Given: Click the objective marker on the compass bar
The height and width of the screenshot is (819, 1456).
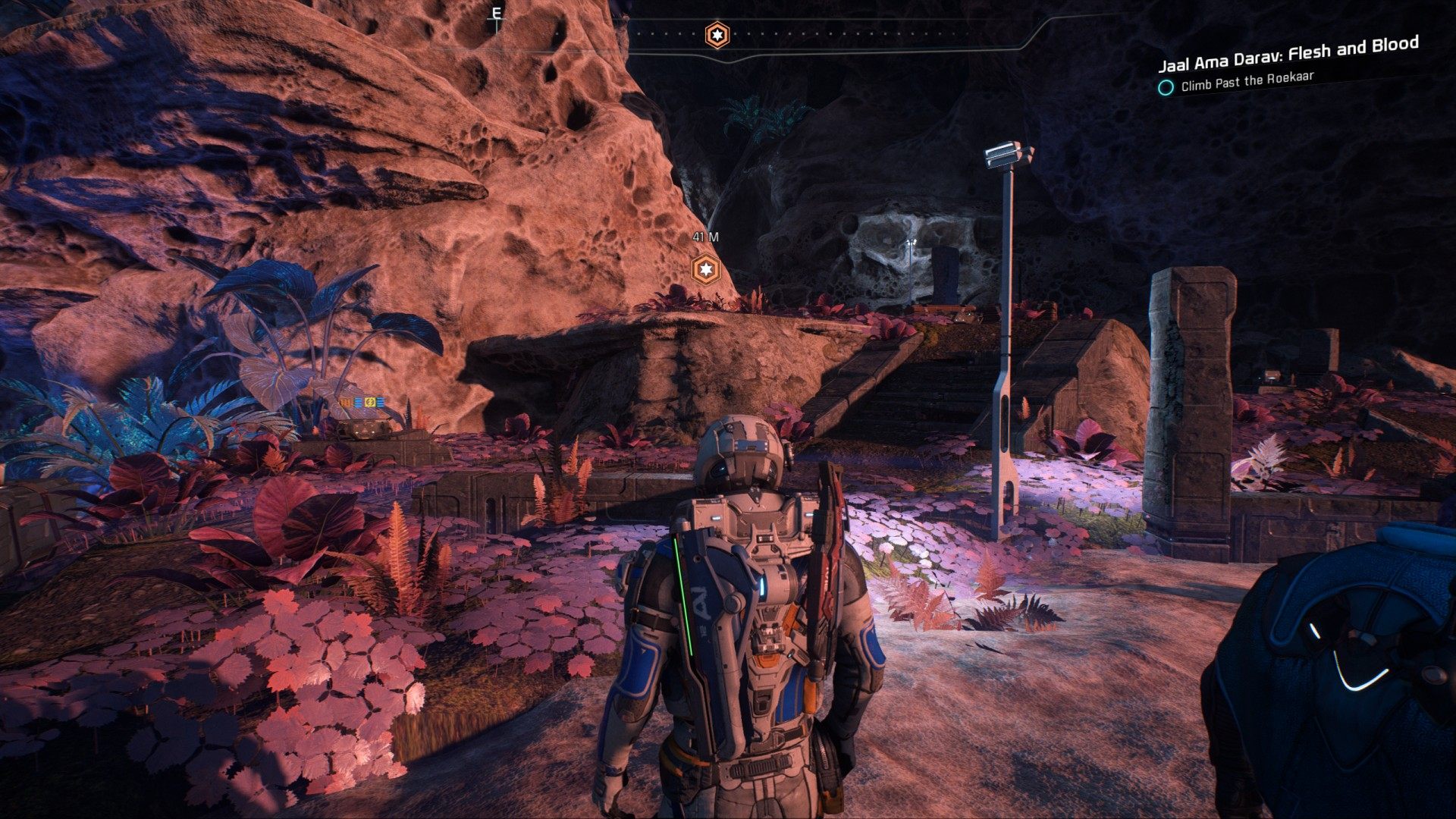Looking at the screenshot, I should 717,35.
